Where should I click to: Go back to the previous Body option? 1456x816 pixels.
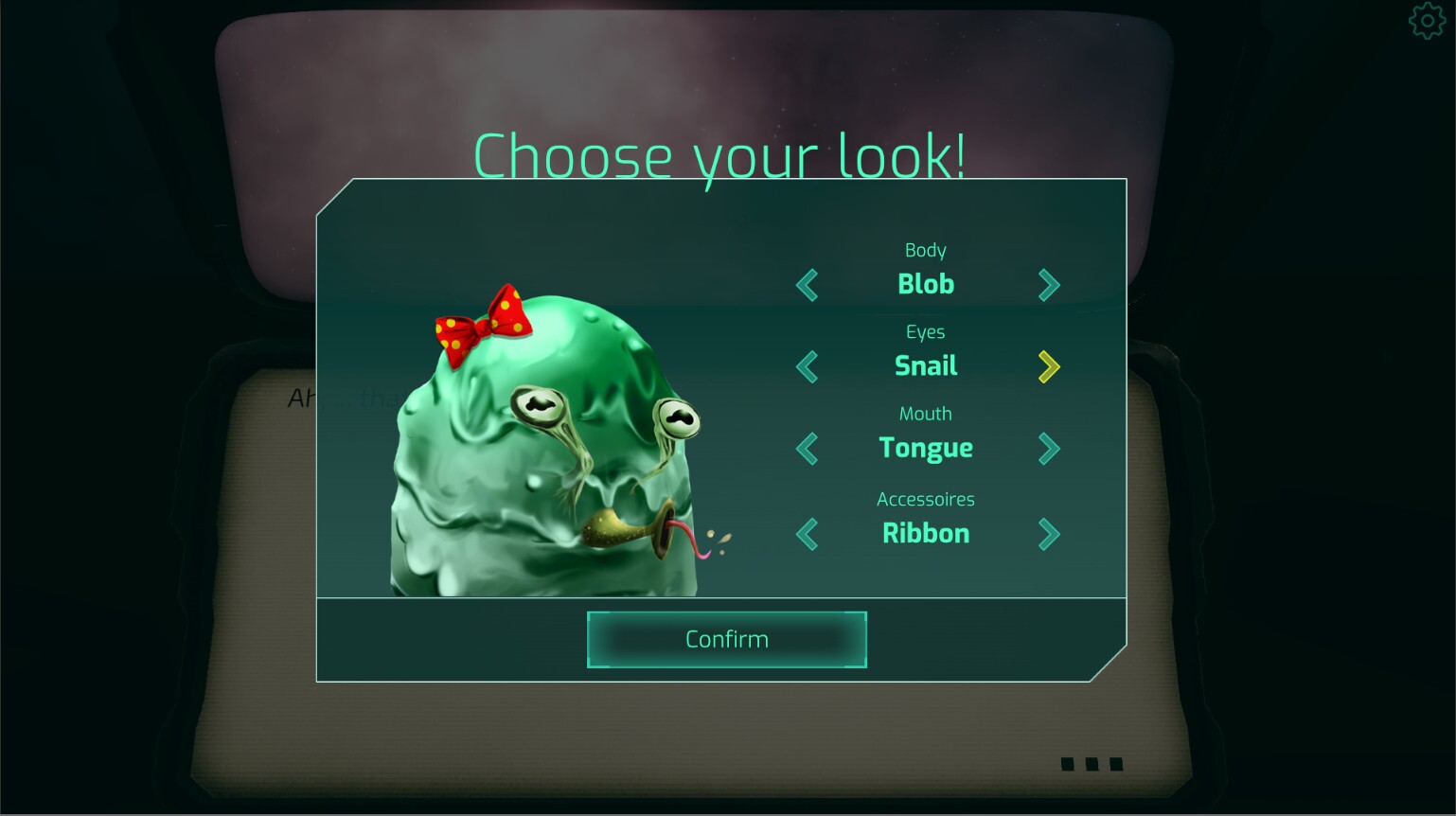tap(808, 285)
